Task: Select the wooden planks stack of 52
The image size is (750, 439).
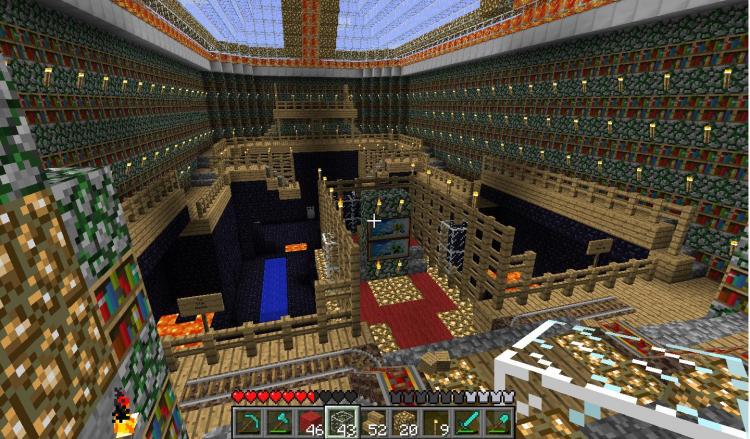Action: point(374,420)
